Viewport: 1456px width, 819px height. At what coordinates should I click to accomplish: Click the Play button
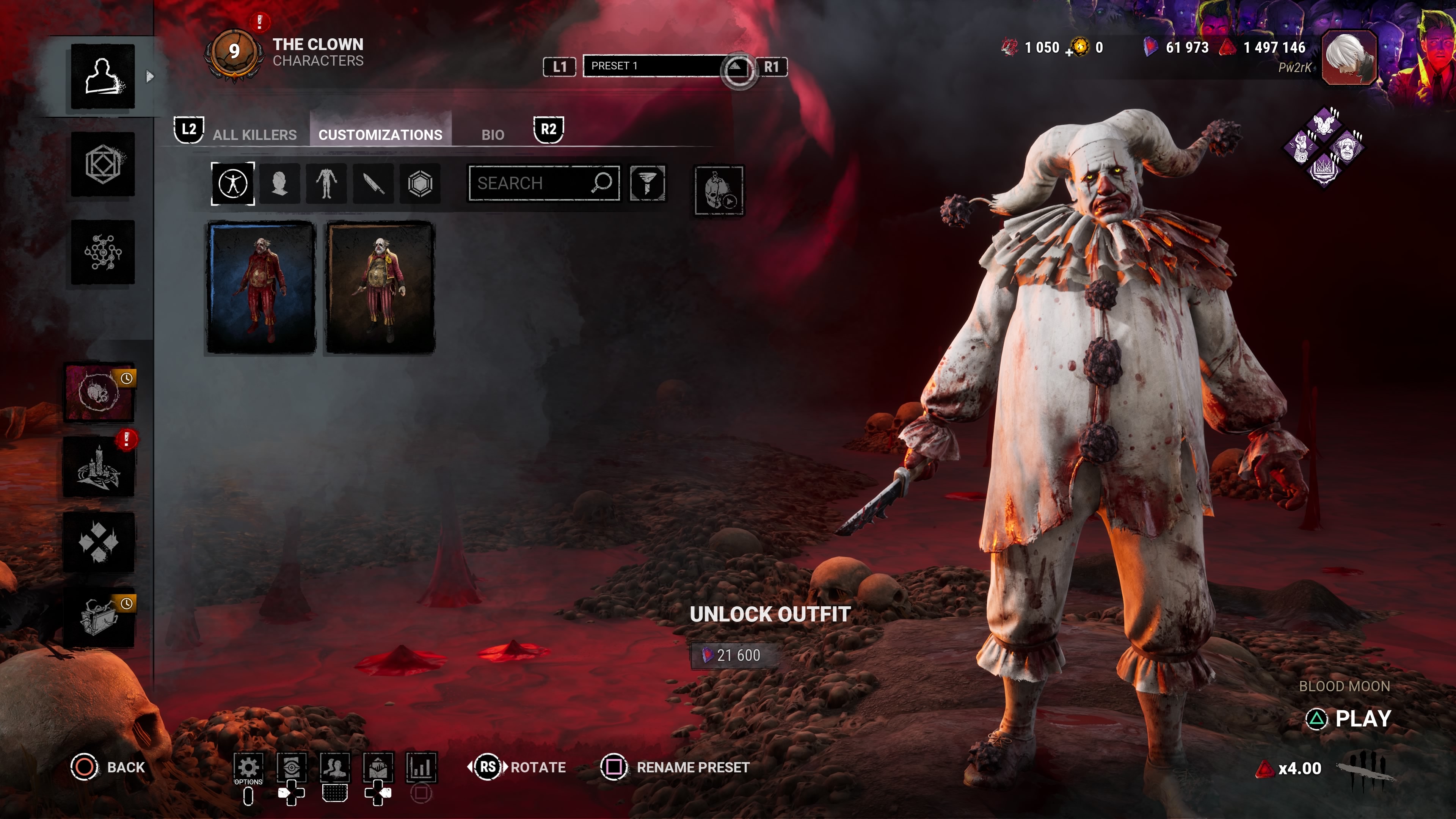pyautogui.click(x=1350, y=719)
